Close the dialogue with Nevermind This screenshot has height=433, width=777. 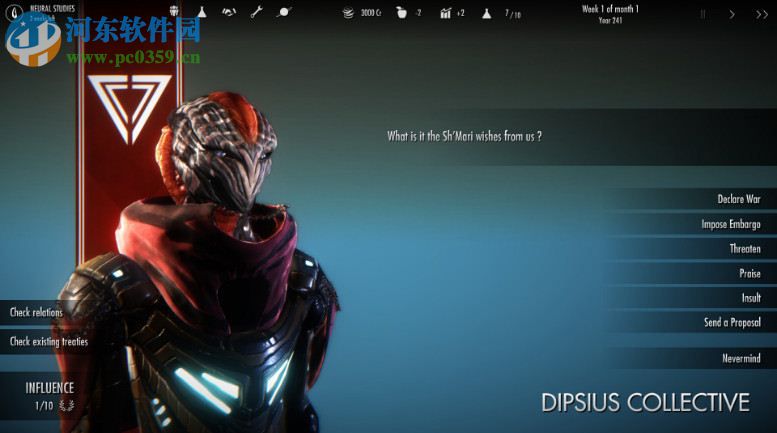click(x=741, y=358)
